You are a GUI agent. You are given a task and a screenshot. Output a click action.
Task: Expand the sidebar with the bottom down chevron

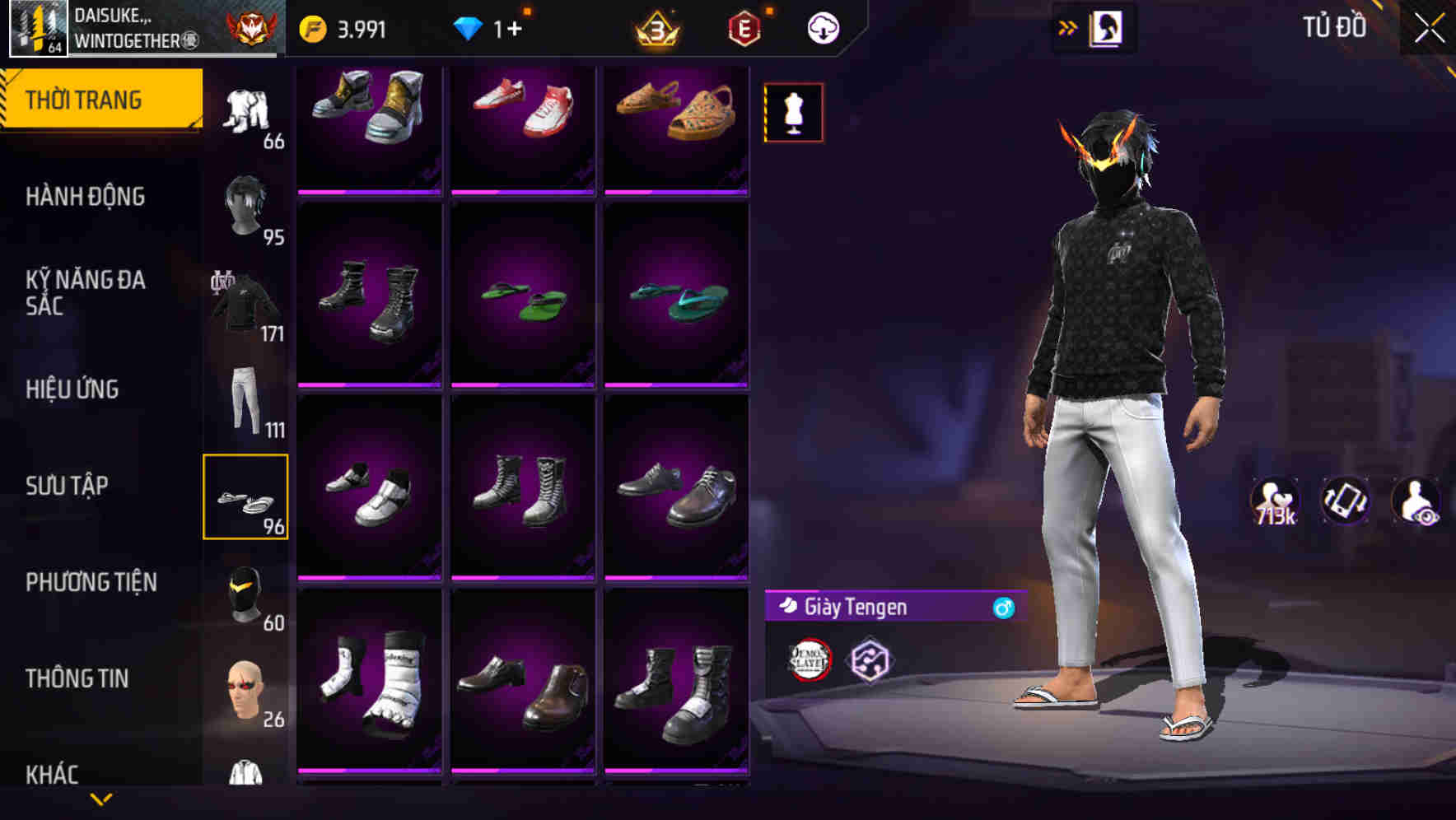coord(100,799)
